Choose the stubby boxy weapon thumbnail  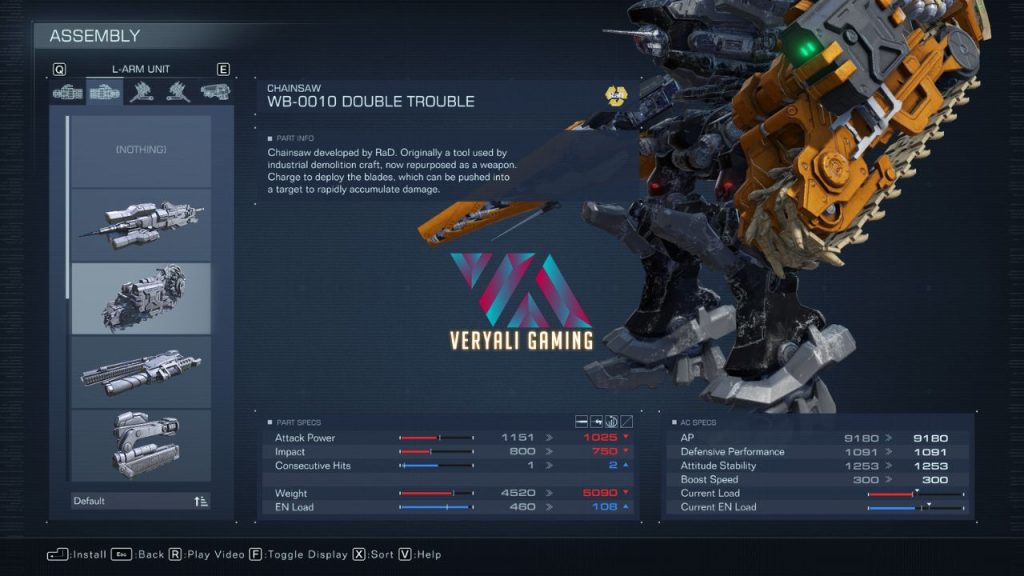pos(141,445)
